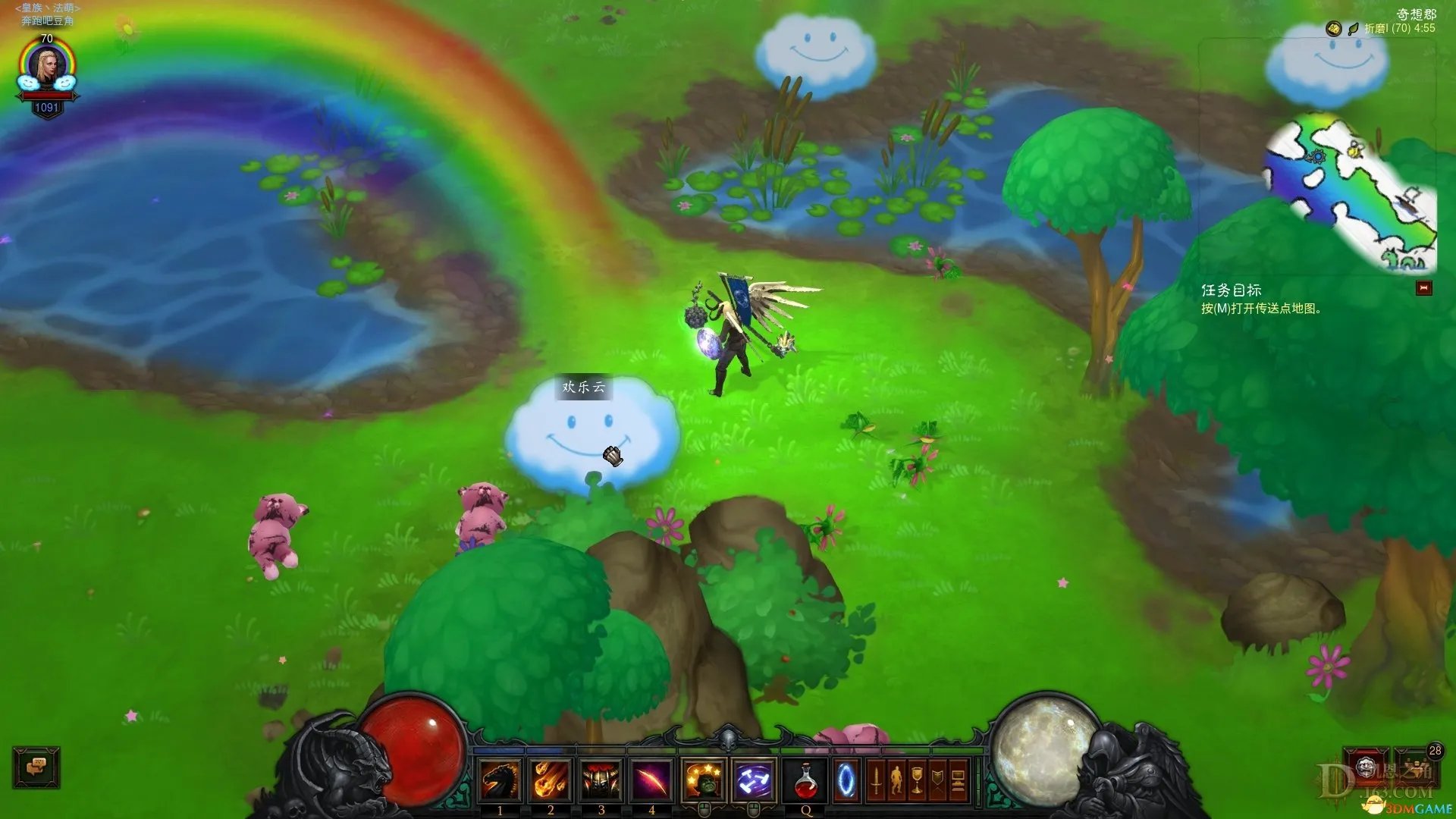This screenshot has width=1456, height=819.
Task: Open the goblet achievements button
Action: 917,780
